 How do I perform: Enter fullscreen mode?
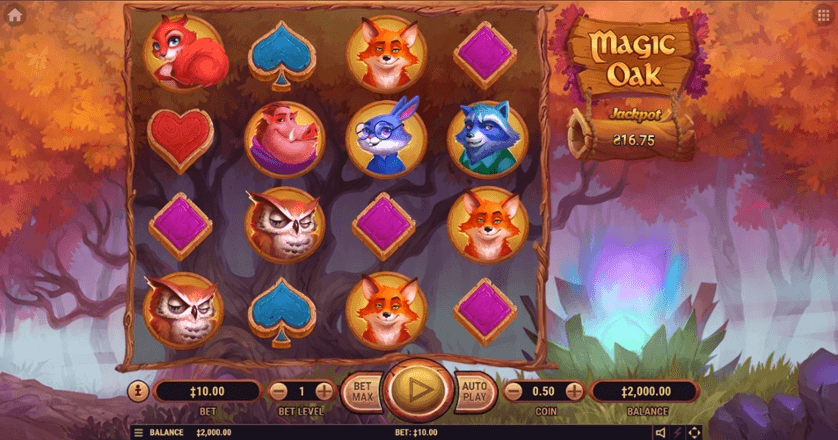click(x=695, y=432)
